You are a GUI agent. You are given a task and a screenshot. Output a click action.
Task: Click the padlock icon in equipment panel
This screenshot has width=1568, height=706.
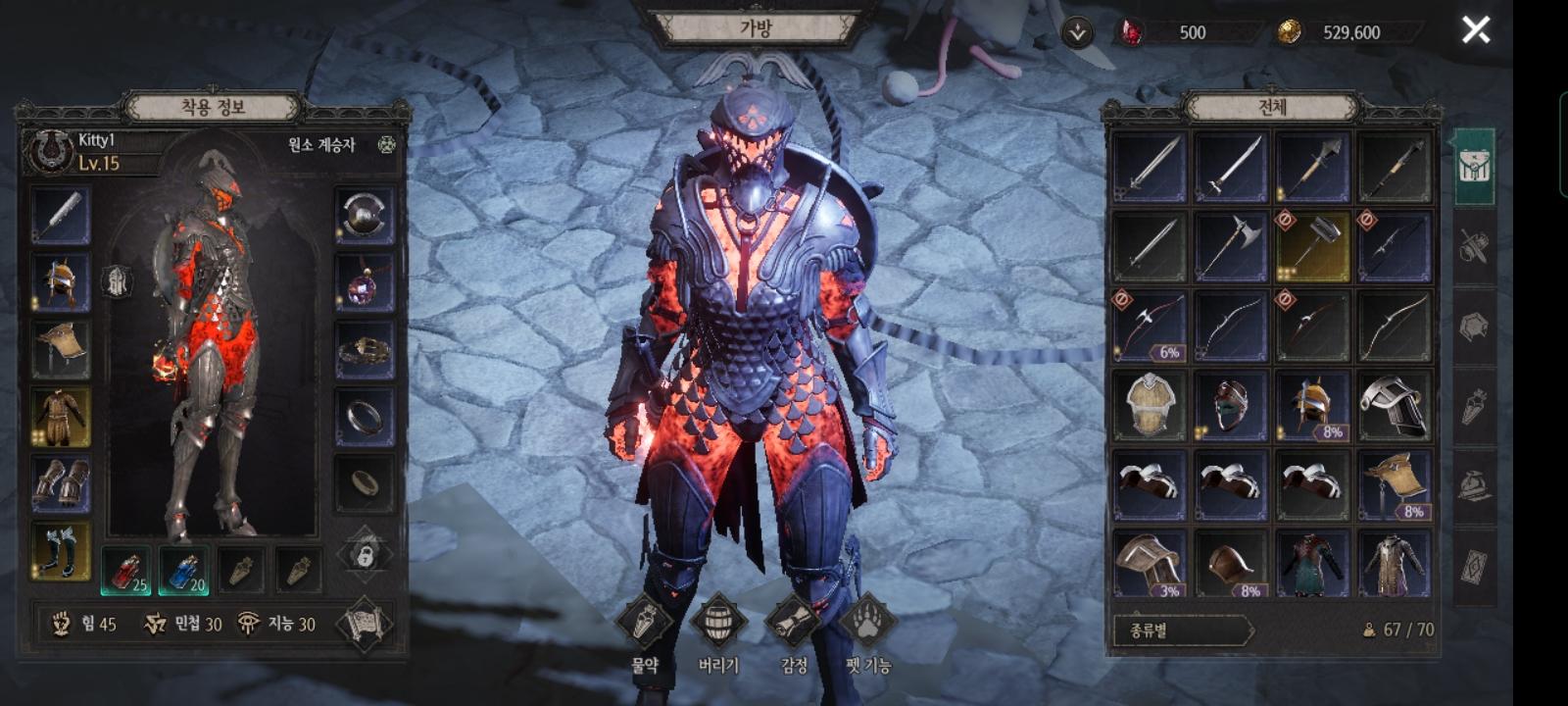click(x=365, y=555)
